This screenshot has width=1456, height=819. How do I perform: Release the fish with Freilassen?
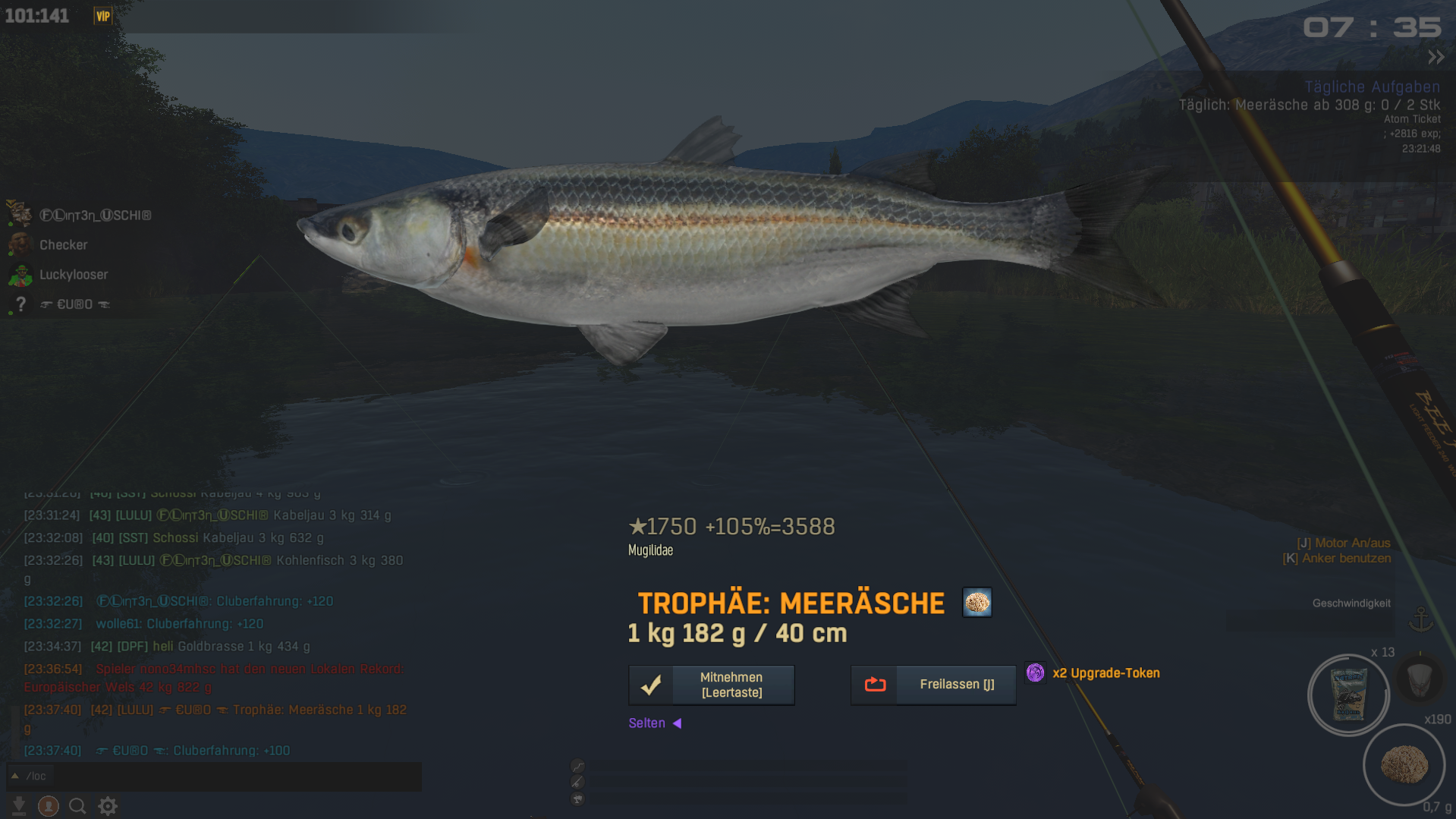(933, 685)
